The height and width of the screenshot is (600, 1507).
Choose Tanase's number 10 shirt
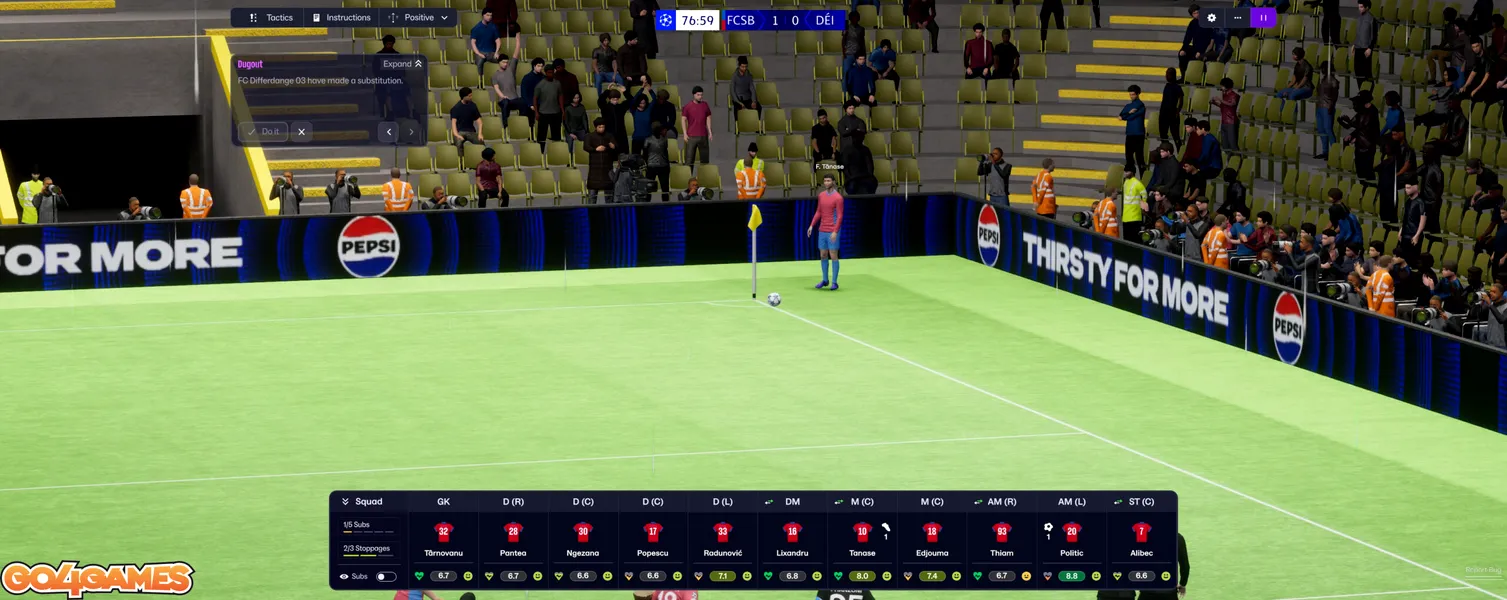click(x=862, y=532)
